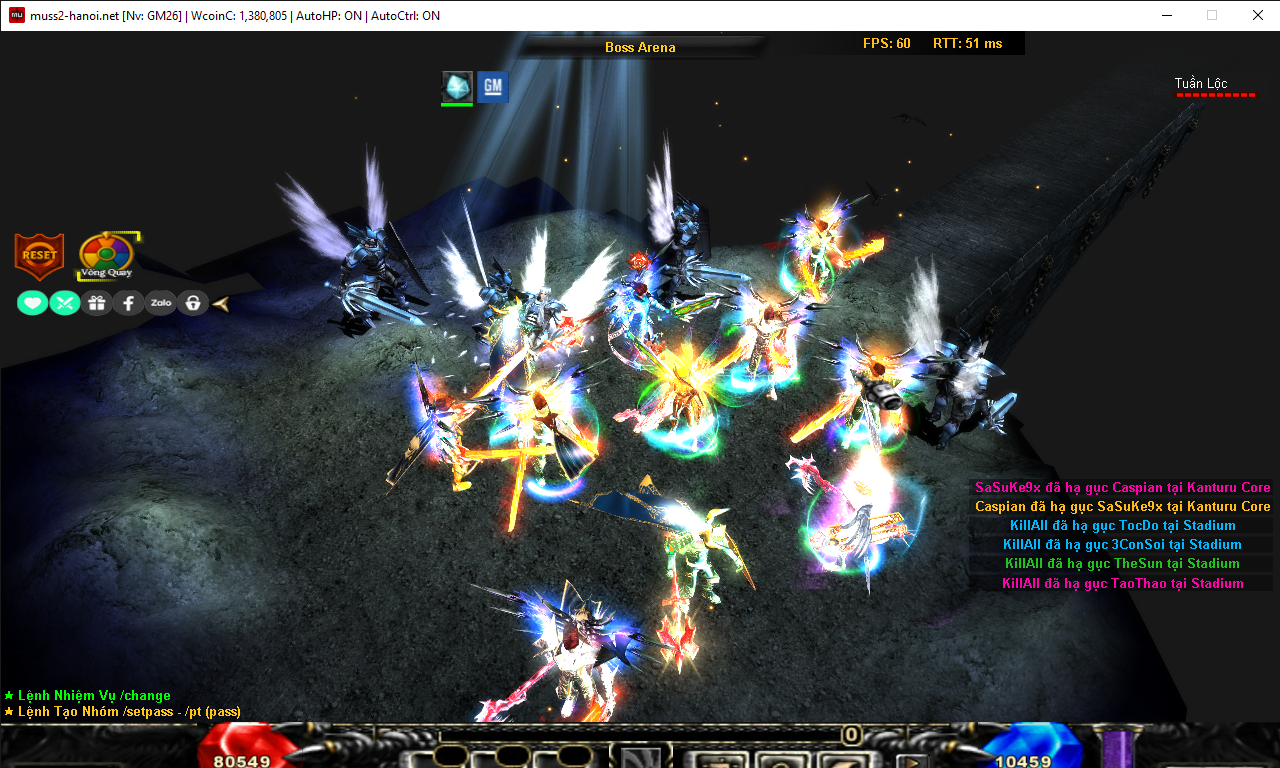Open the Zalo link icon

tap(160, 303)
